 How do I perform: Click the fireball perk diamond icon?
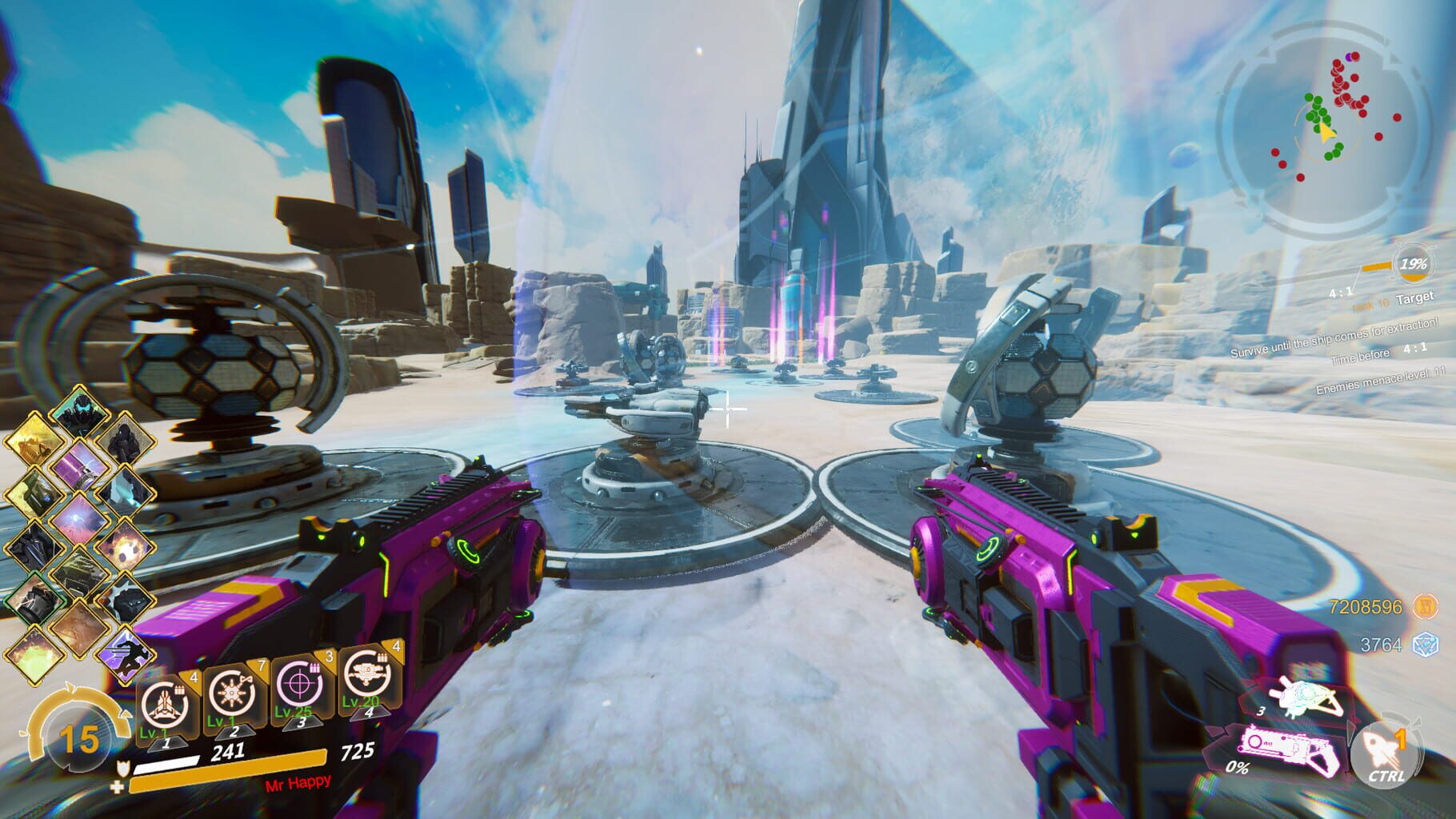pyautogui.click(x=125, y=547)
